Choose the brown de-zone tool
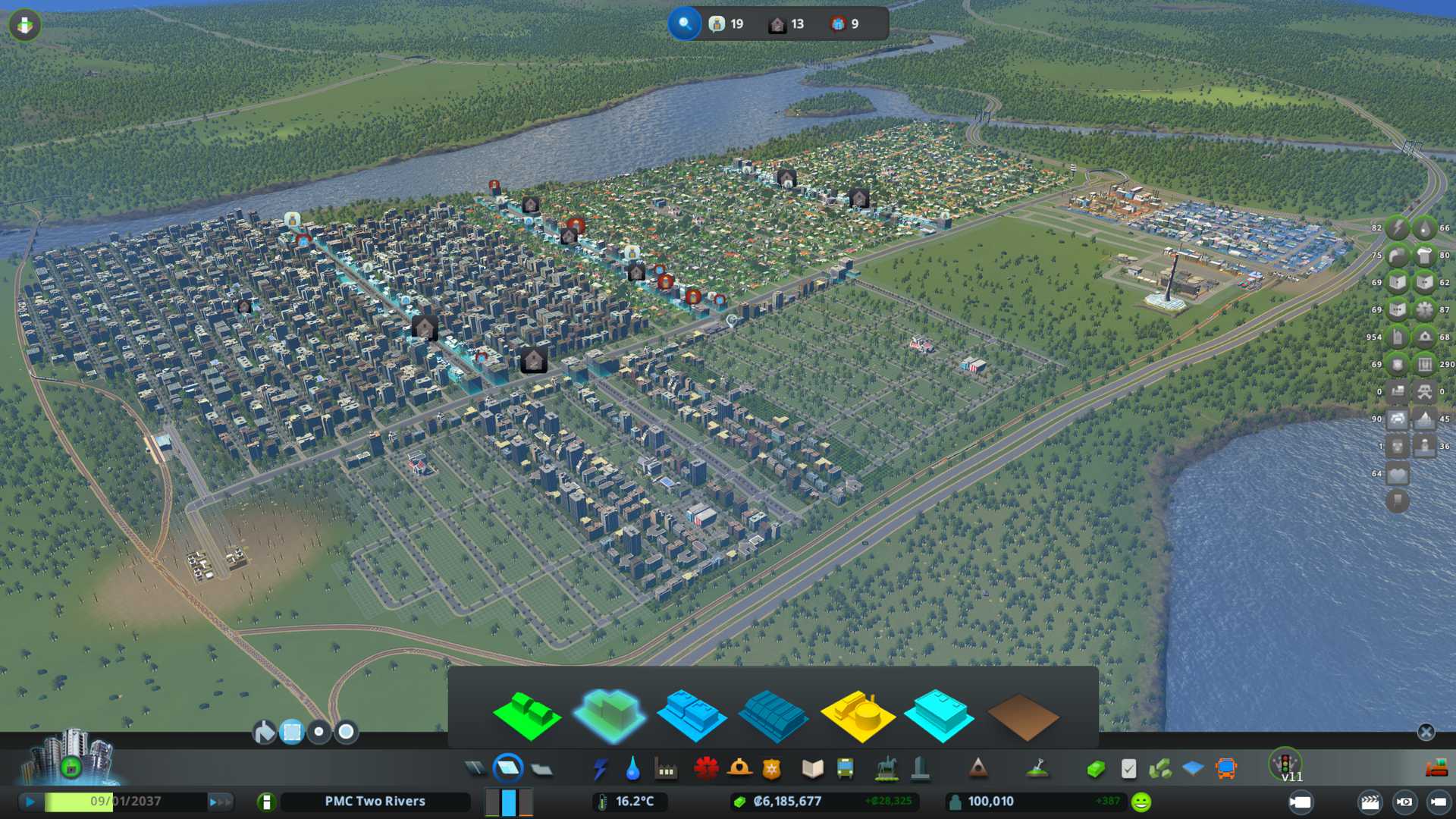Image resolution: width=1456 pixels, height=819 pixels. pos(1022,717)
